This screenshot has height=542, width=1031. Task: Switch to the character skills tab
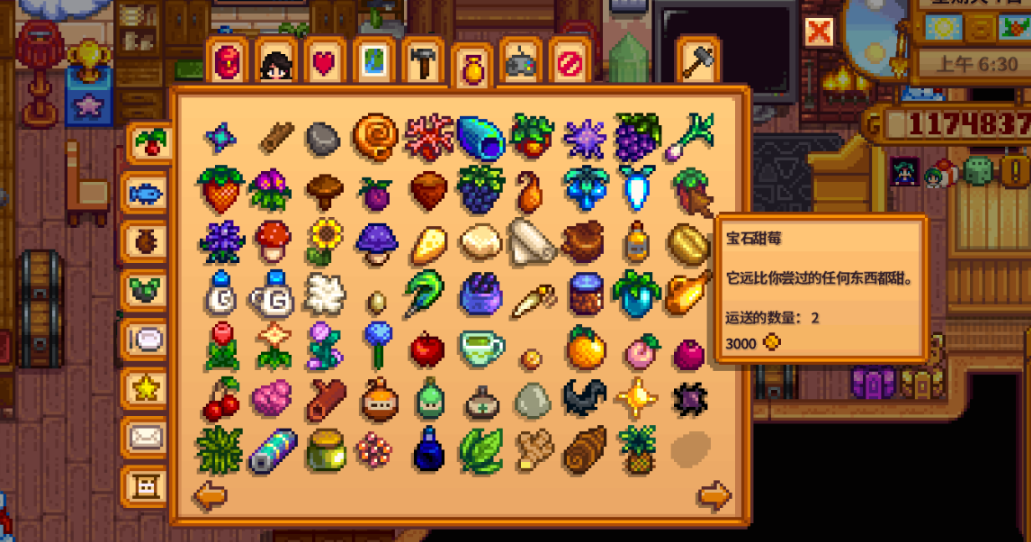click(x=275, y=64)
